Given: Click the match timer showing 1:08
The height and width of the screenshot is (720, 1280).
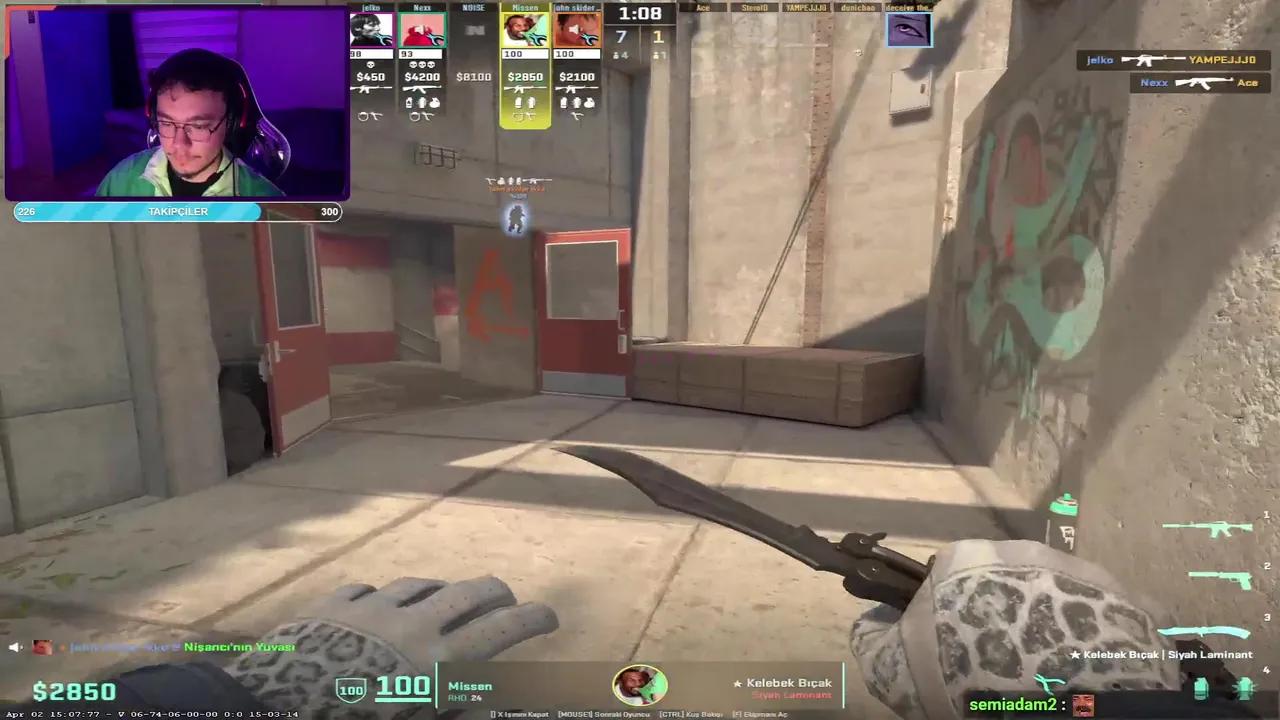Looking at the screenshot, I should (x=640, y=14).
